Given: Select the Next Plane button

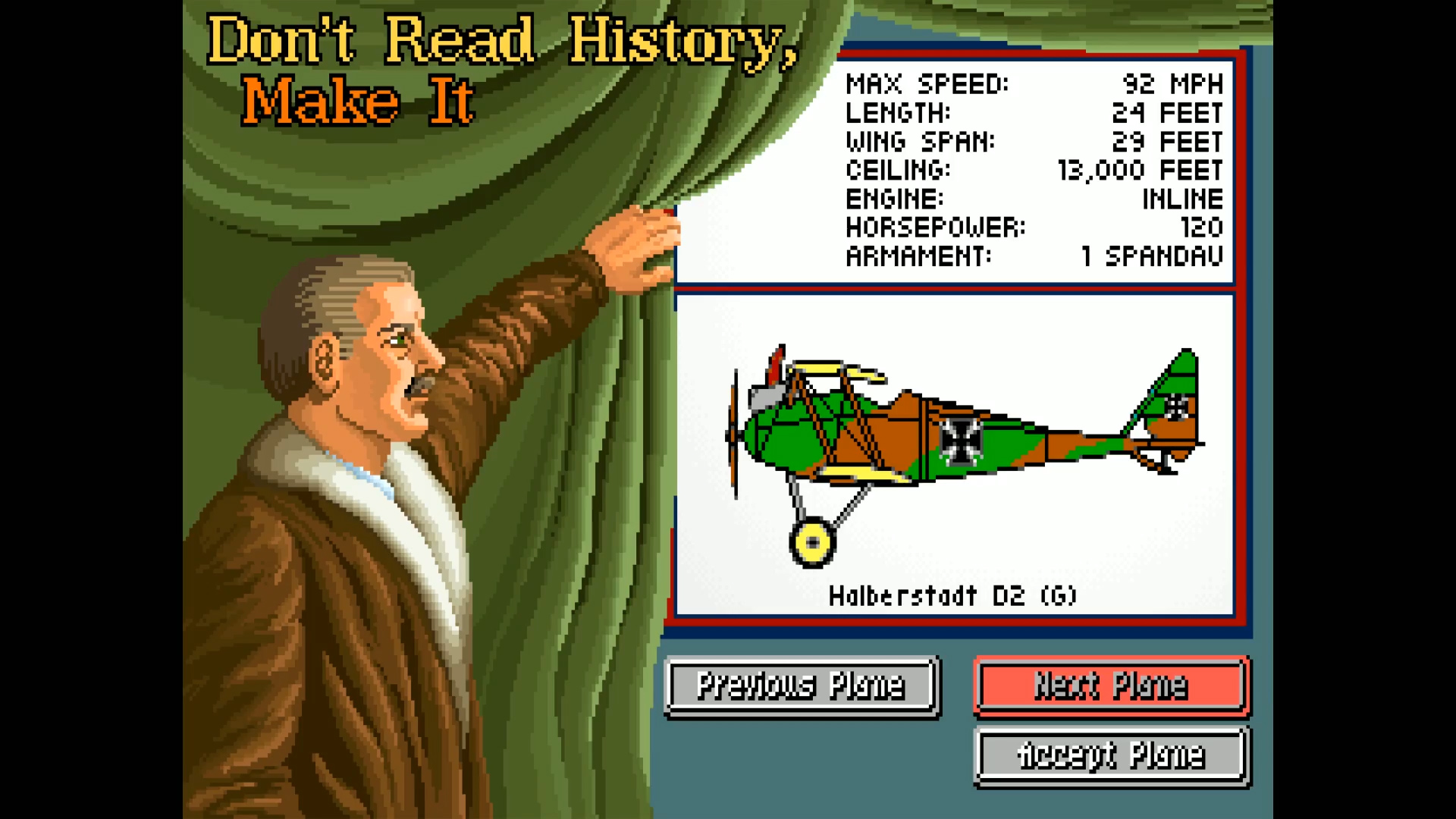Looking at the screenshot, I should coord(1110,685).
